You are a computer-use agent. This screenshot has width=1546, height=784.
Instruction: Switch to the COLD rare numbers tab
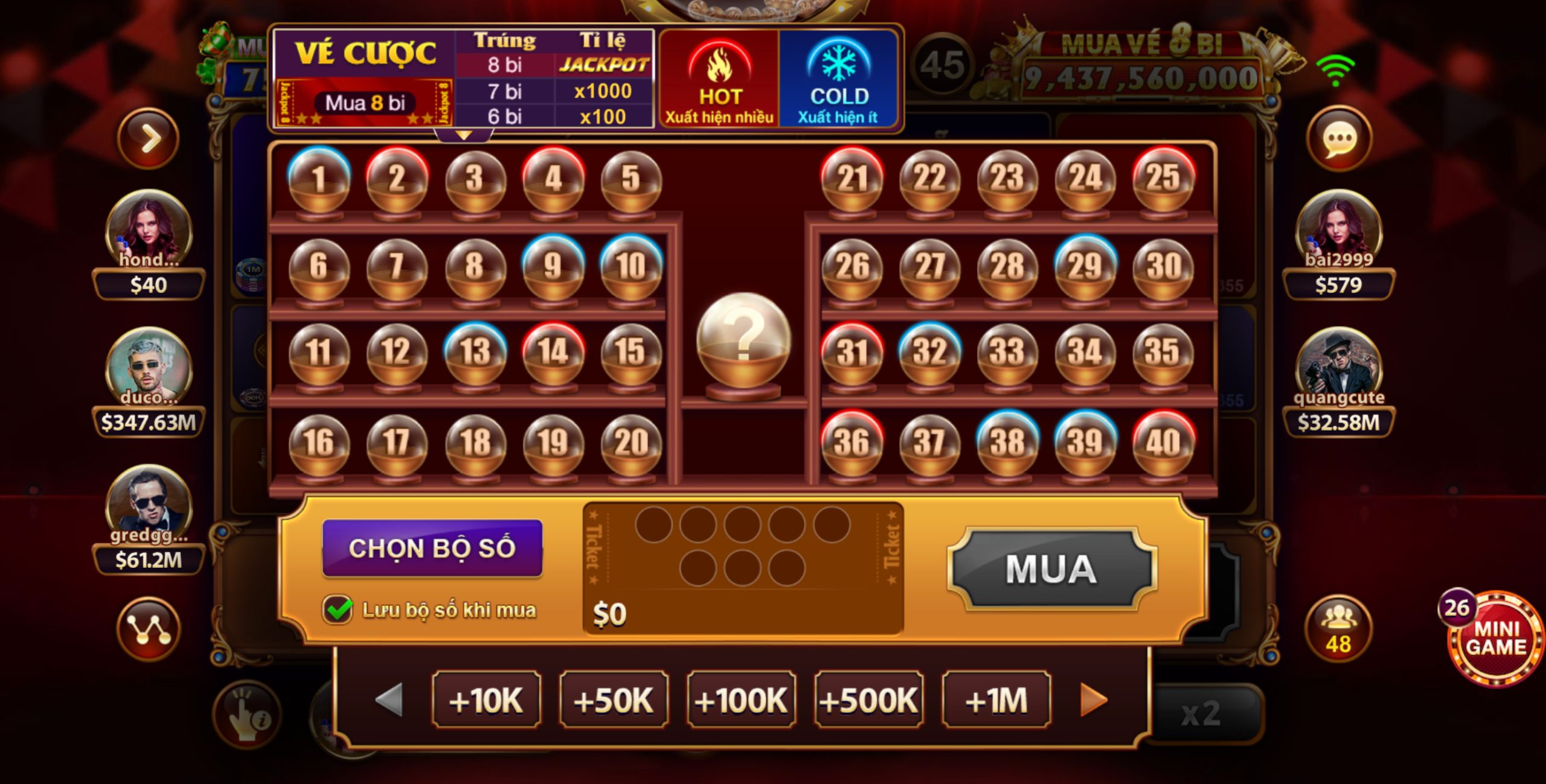838,80
